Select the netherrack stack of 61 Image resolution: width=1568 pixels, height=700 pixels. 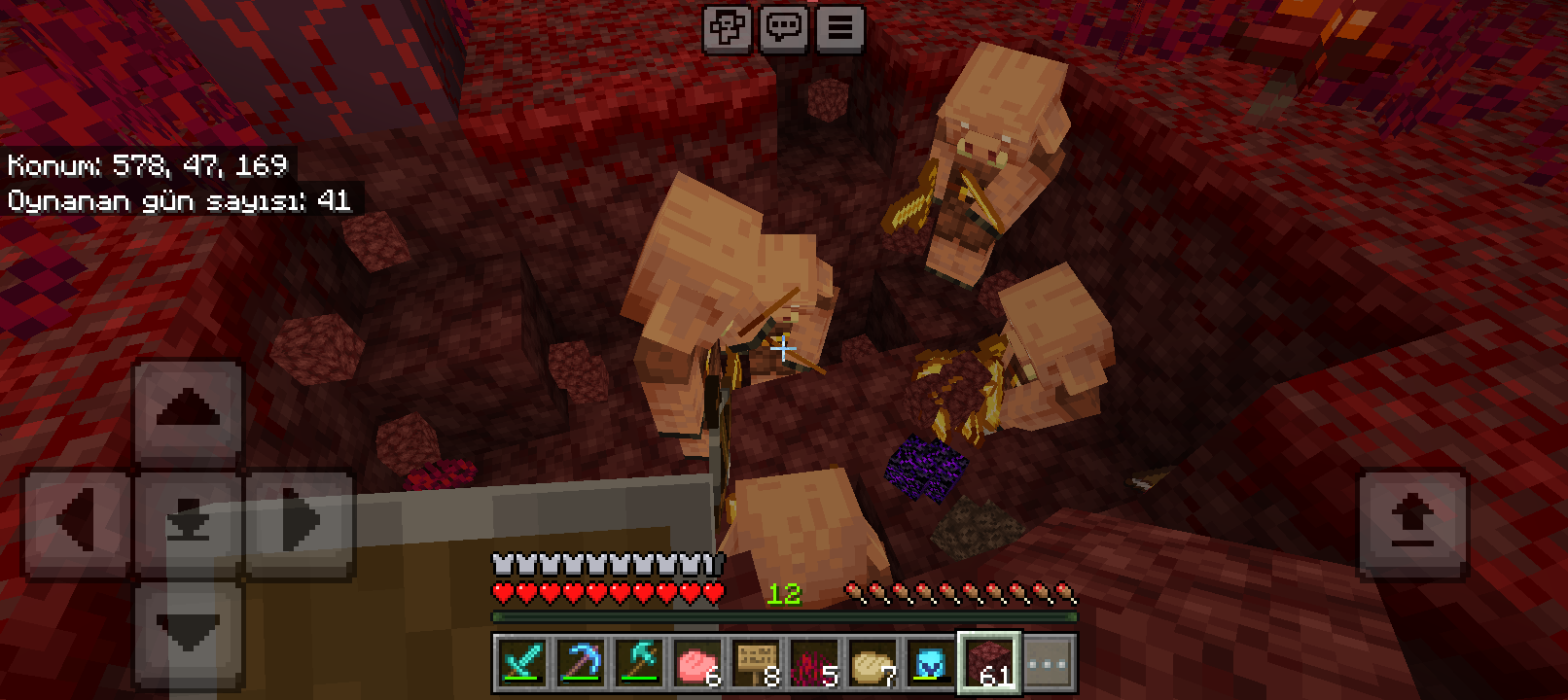coord(989,664)
